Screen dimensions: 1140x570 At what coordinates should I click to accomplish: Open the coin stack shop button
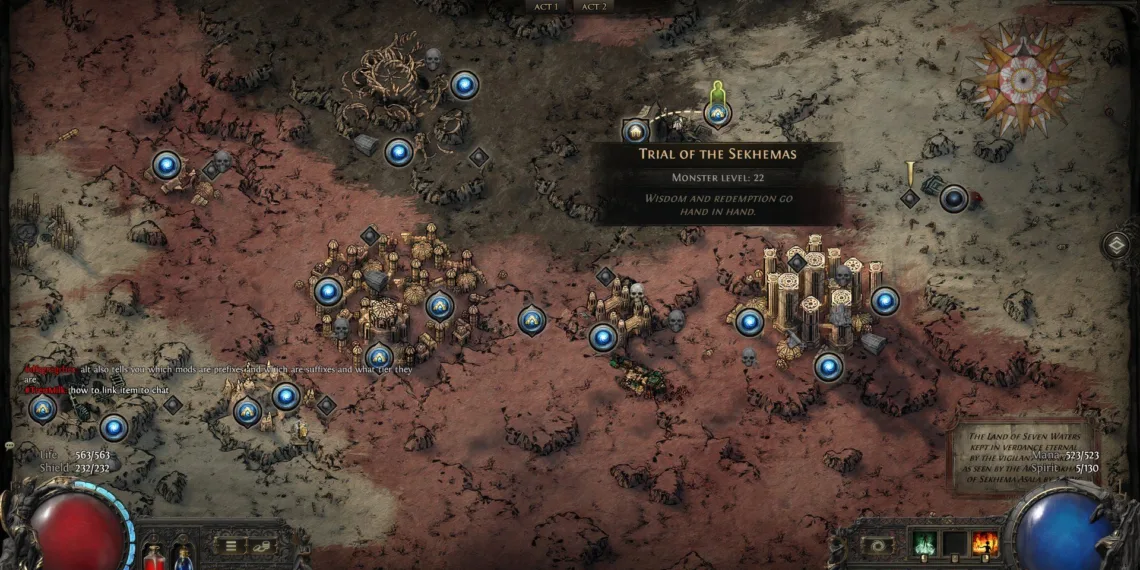click(263, 546)
